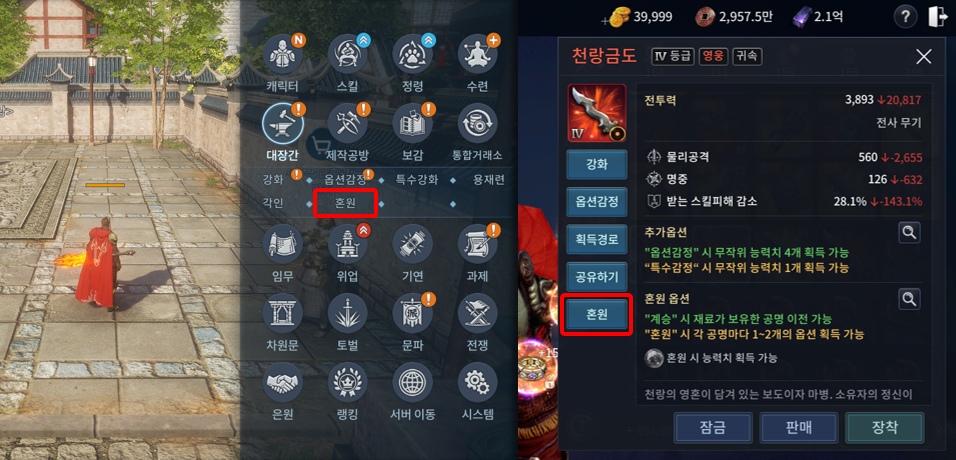Open the 임무 (Mission) menu
This screenshot has width=956, height=460.
[x=283, y=245]
